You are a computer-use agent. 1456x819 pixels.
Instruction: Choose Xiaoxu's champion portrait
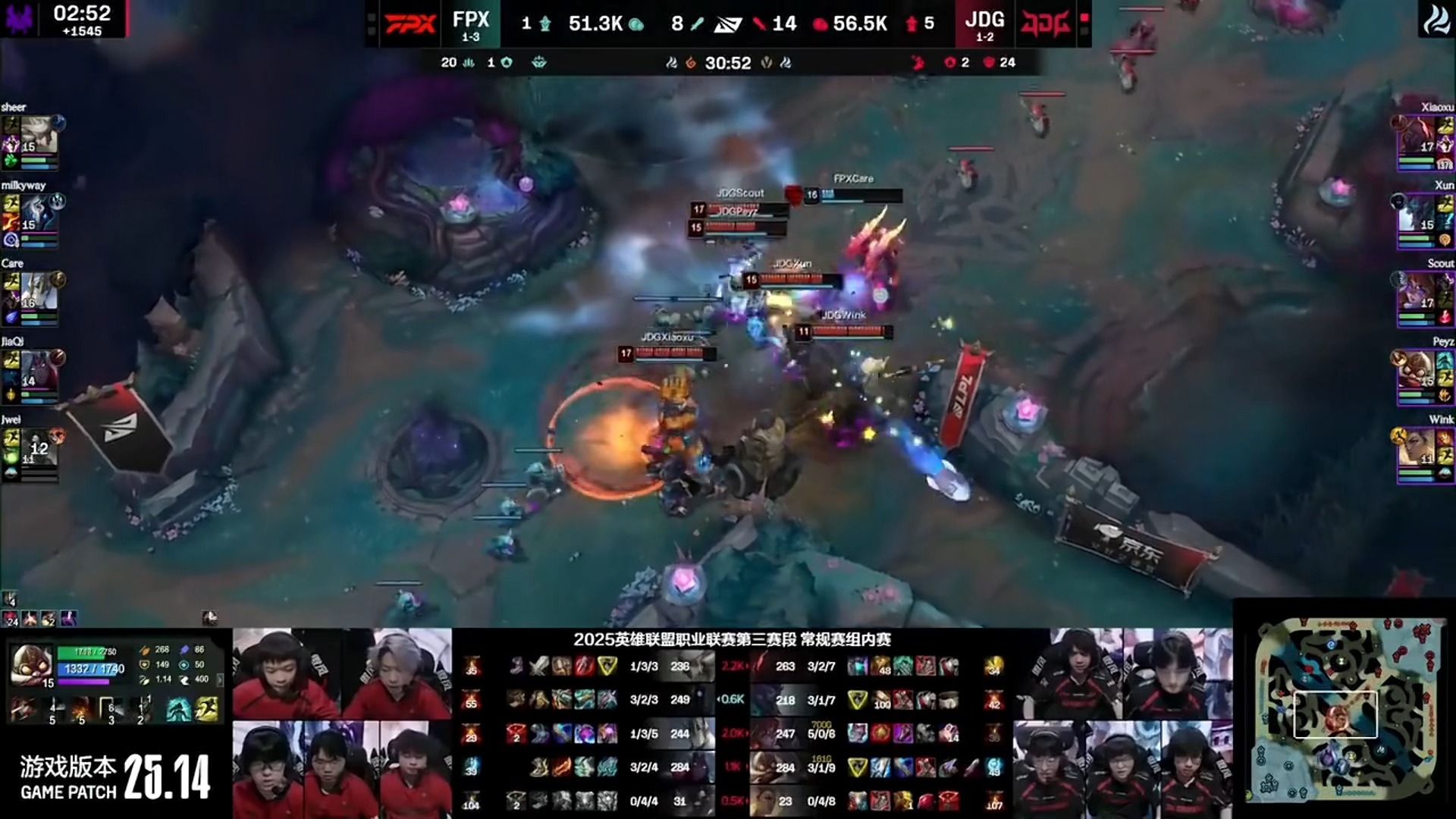[1417, 135]
